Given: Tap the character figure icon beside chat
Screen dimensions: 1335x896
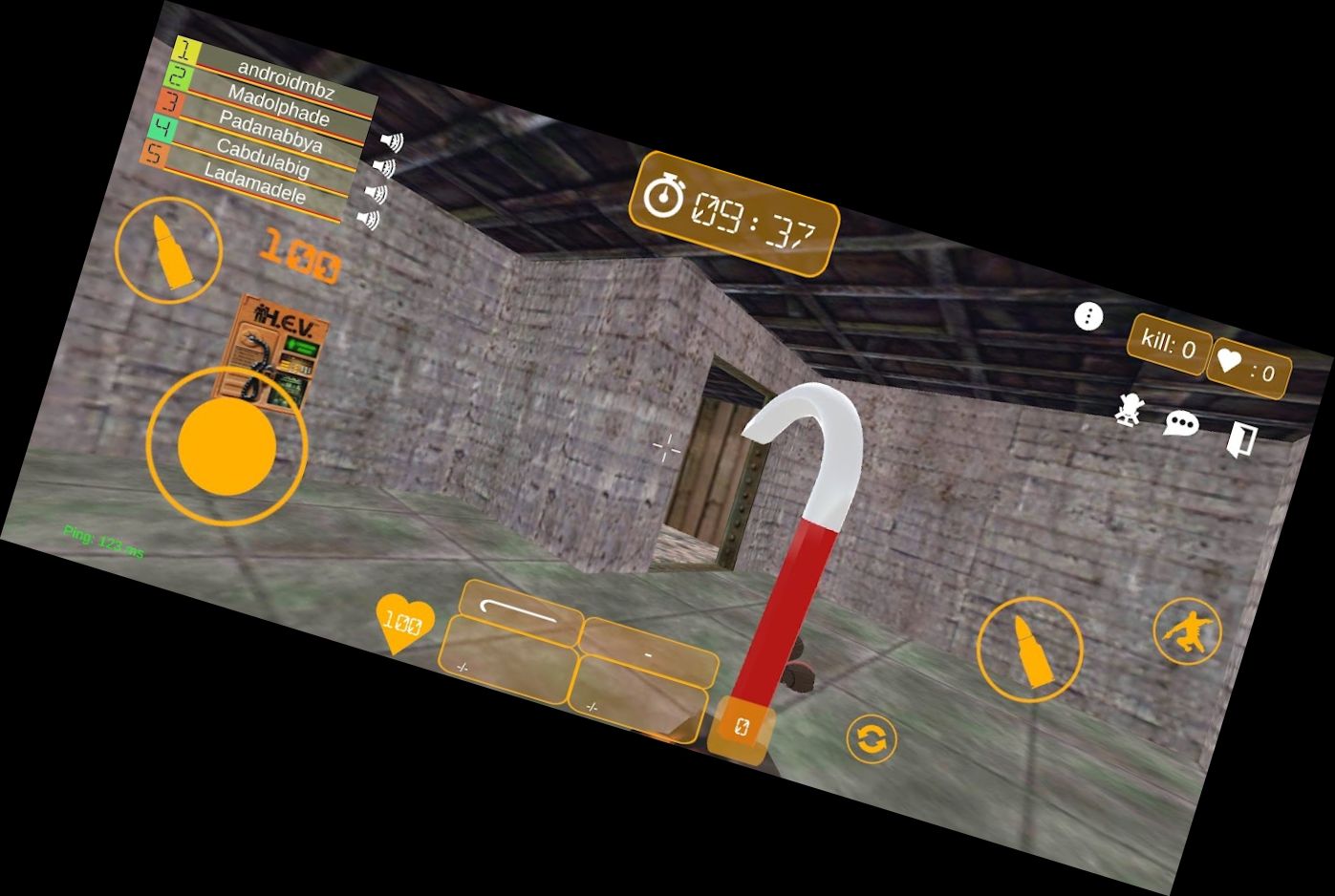Looking at the screenshot, I should (1130, 410).
